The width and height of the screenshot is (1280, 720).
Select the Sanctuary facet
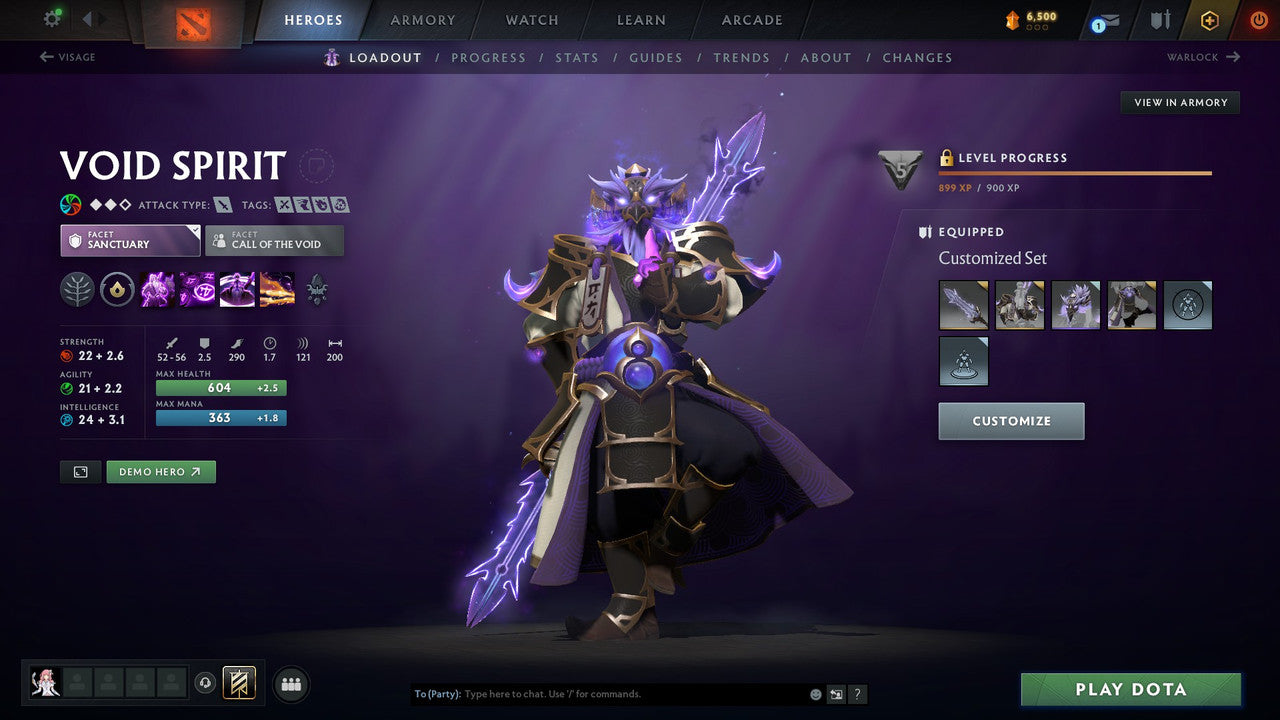point(129,240)
